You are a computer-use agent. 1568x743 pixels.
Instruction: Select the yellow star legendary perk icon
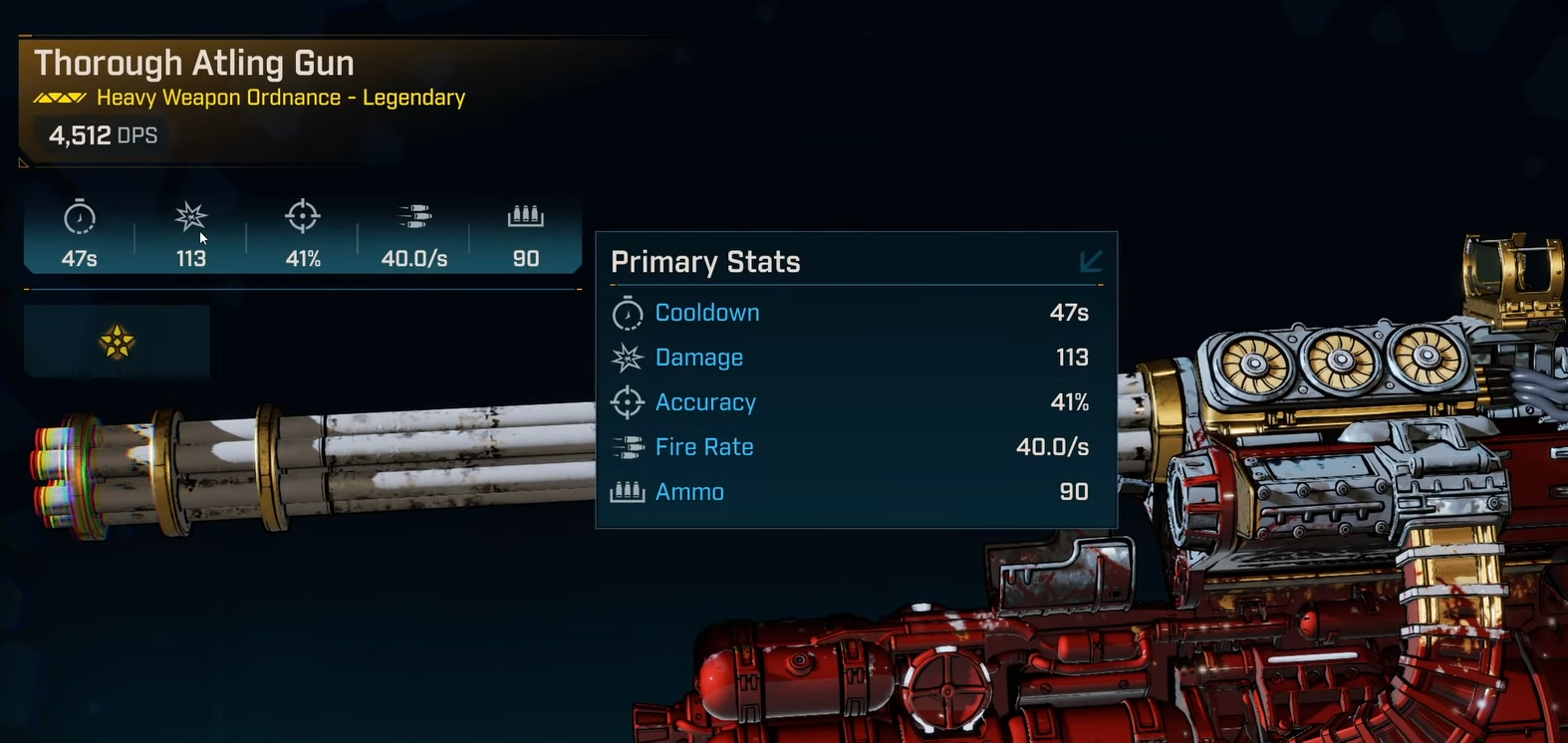118,342
